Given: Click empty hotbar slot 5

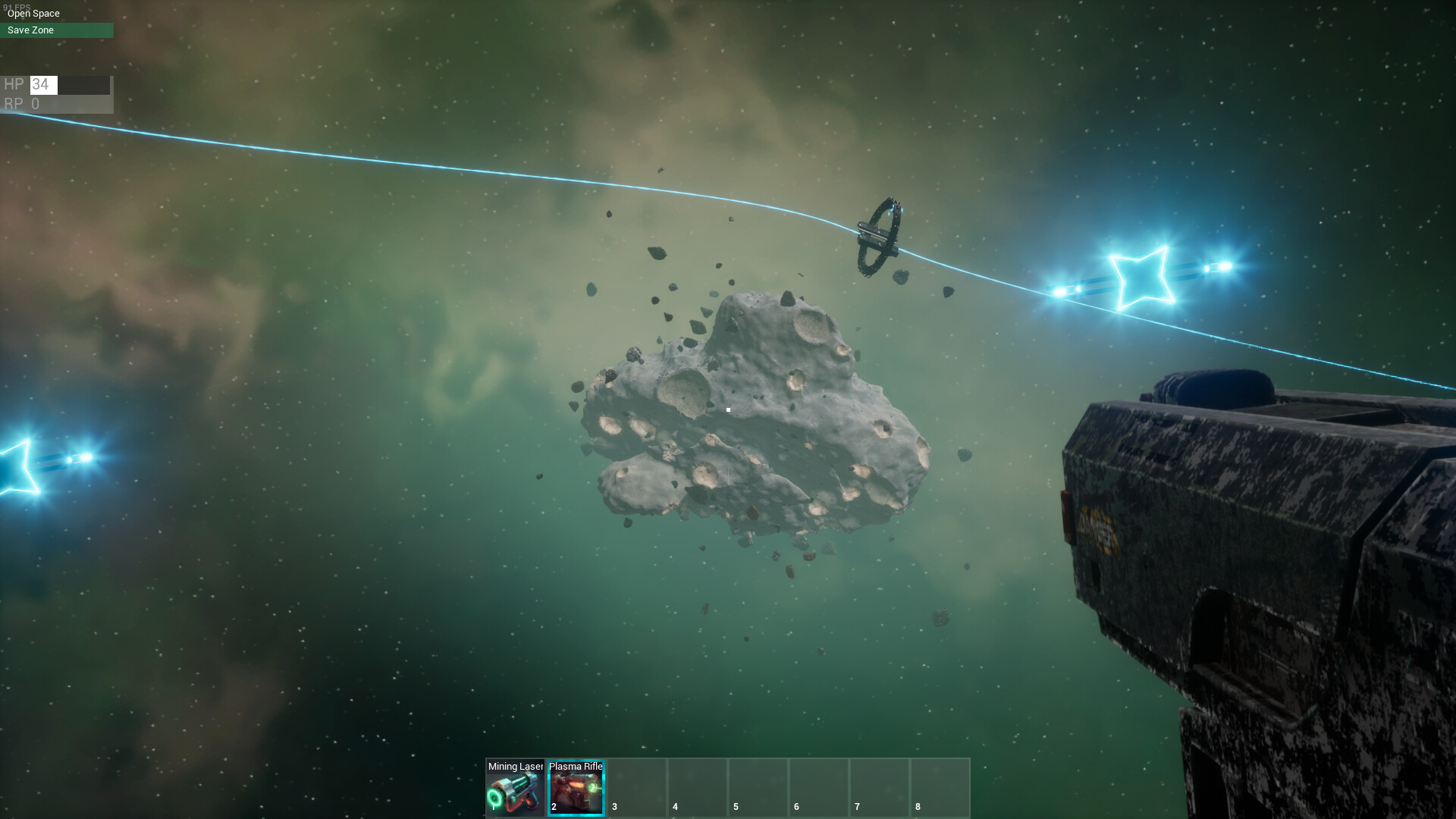Looking at the screenshot, I should coord(758,787).
